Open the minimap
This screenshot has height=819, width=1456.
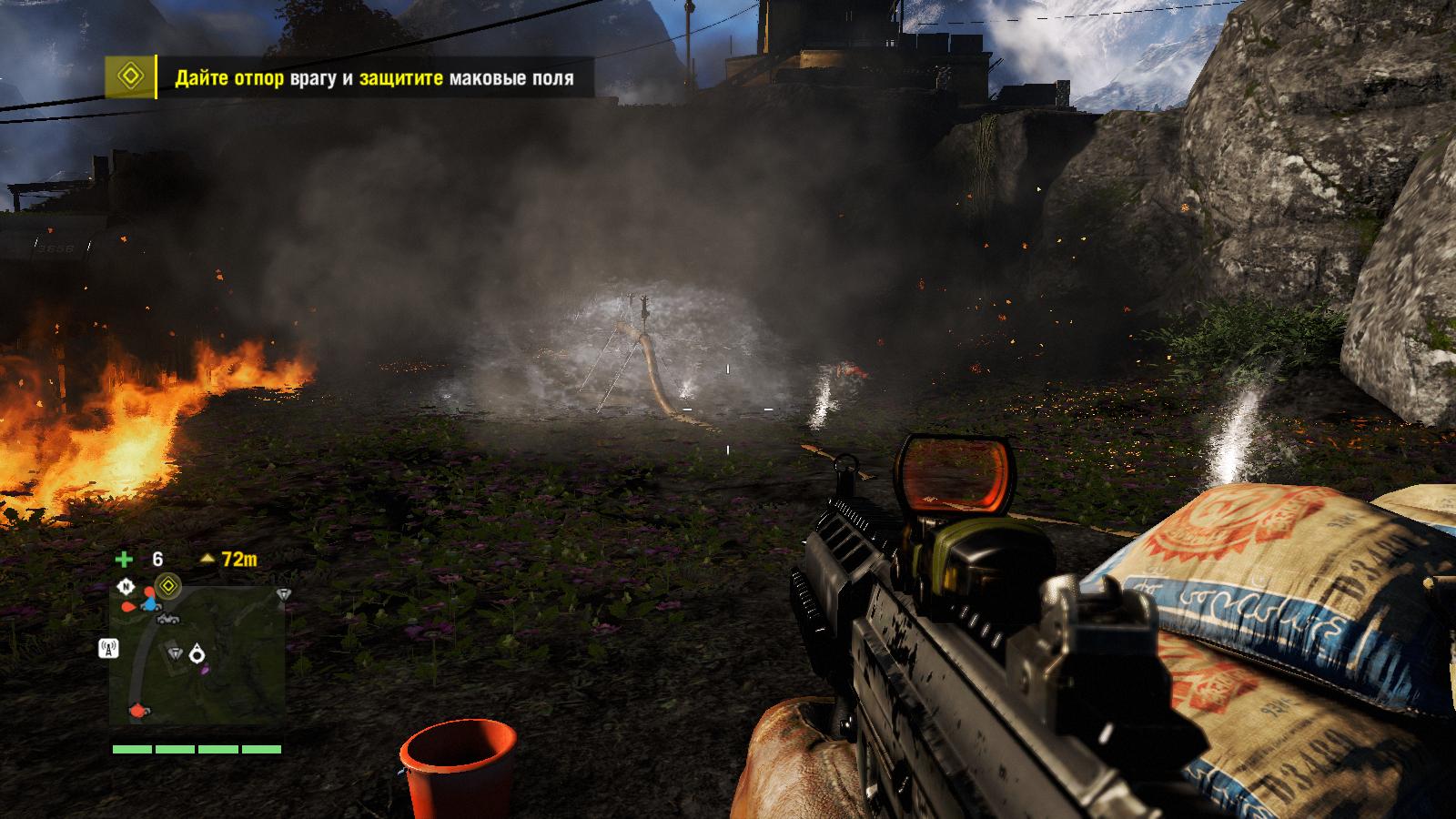point(197,655)
